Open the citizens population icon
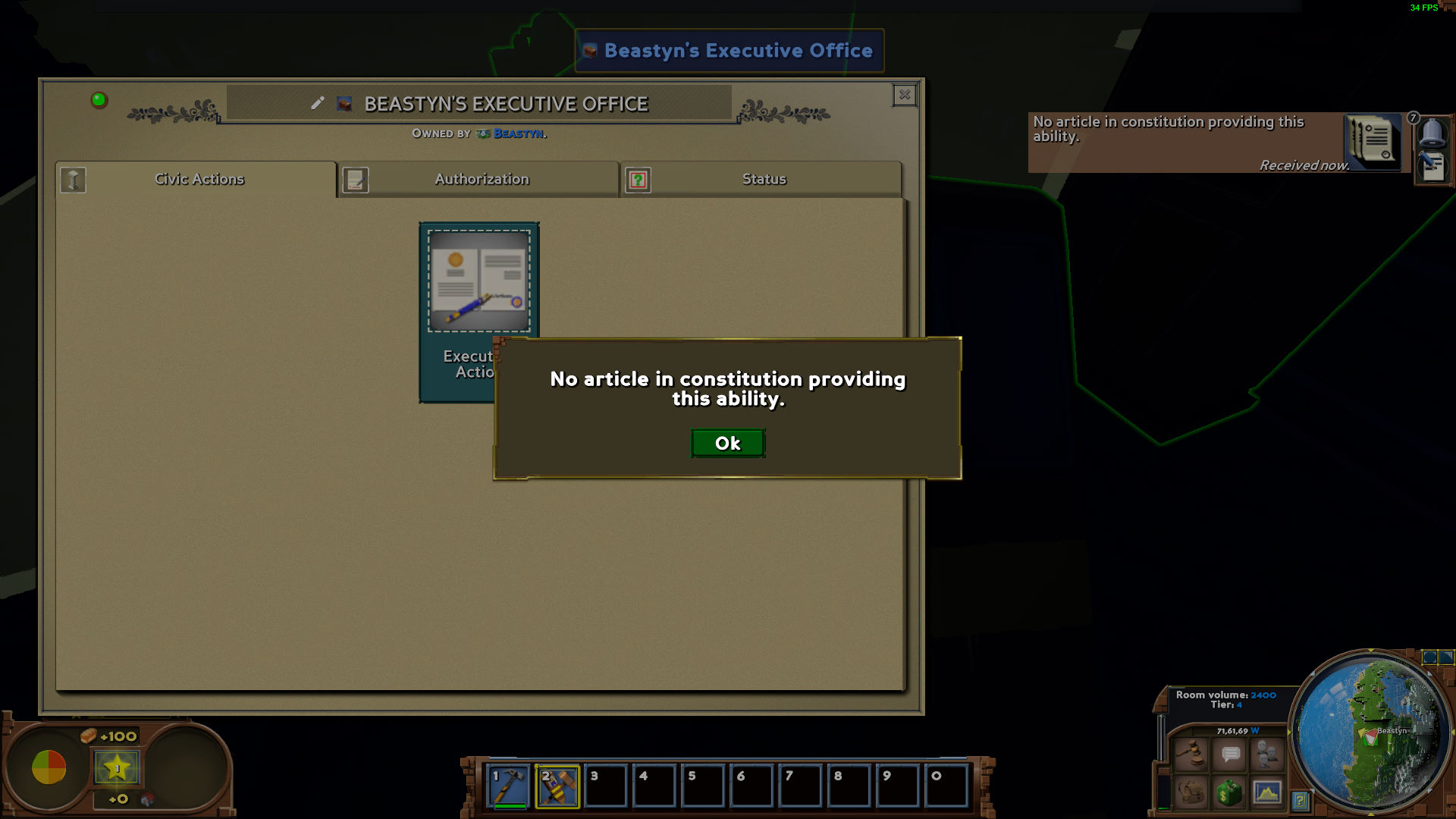Image resolution: width=1456 pixels, height=819 pixels. (1265, 755)
